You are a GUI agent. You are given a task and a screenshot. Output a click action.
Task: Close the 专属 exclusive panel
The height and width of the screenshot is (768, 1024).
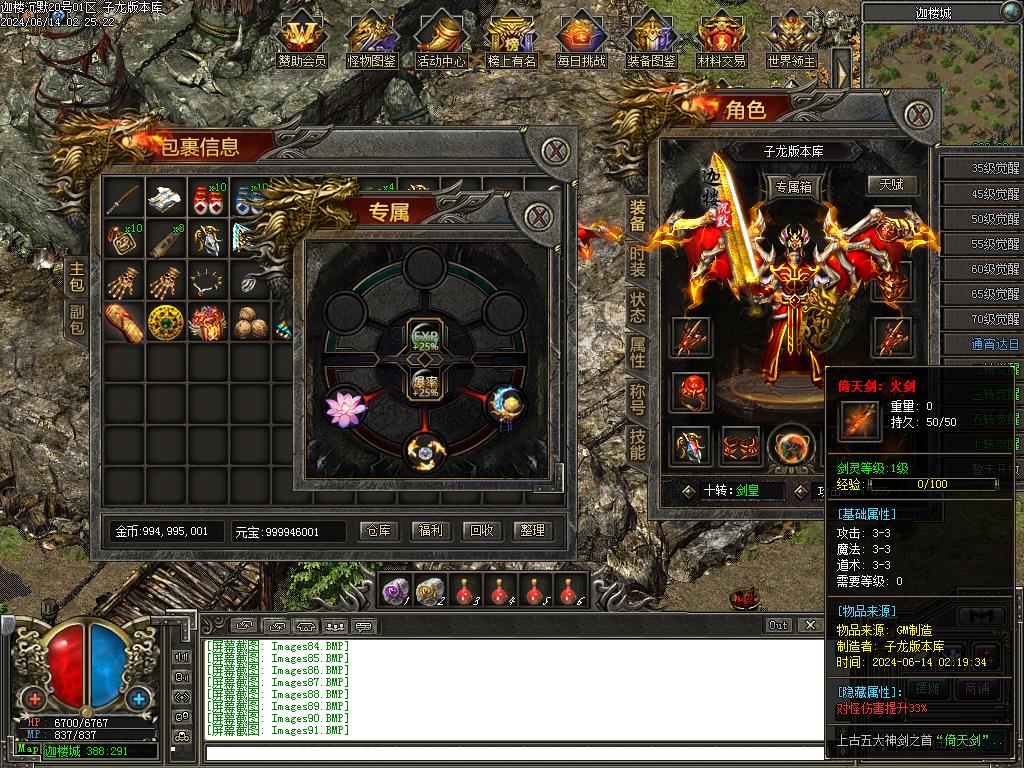tap(539, 216)
